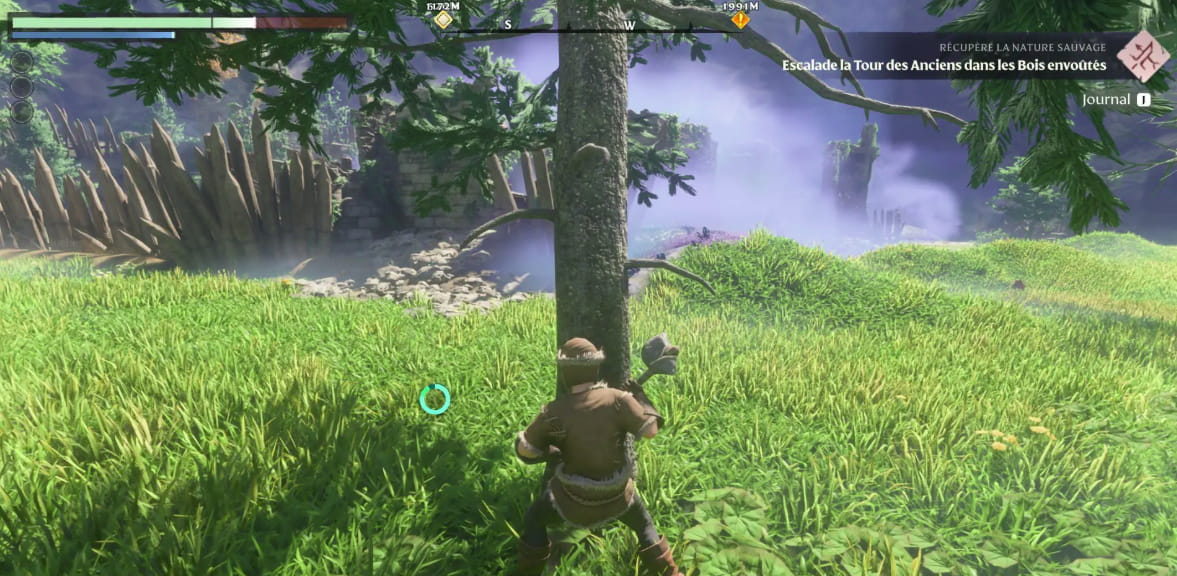The width and height of the screenshot is (1177, 576).
Task: Open the Tour des Anciens quest objective
Action: point(944,64)
